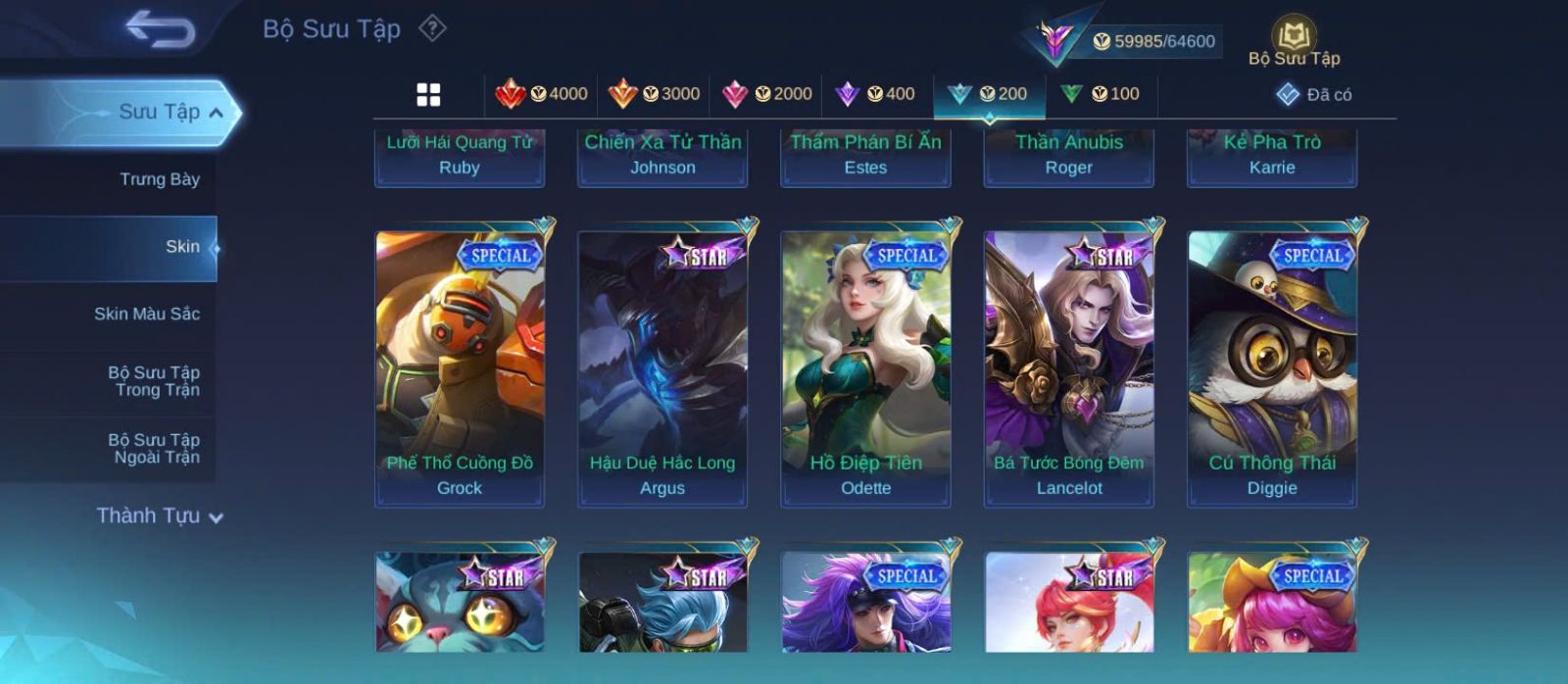The width and height of the screenshot is (1568, 684).
Task: Open the collection help question mark
Action: tap(432, 28)
